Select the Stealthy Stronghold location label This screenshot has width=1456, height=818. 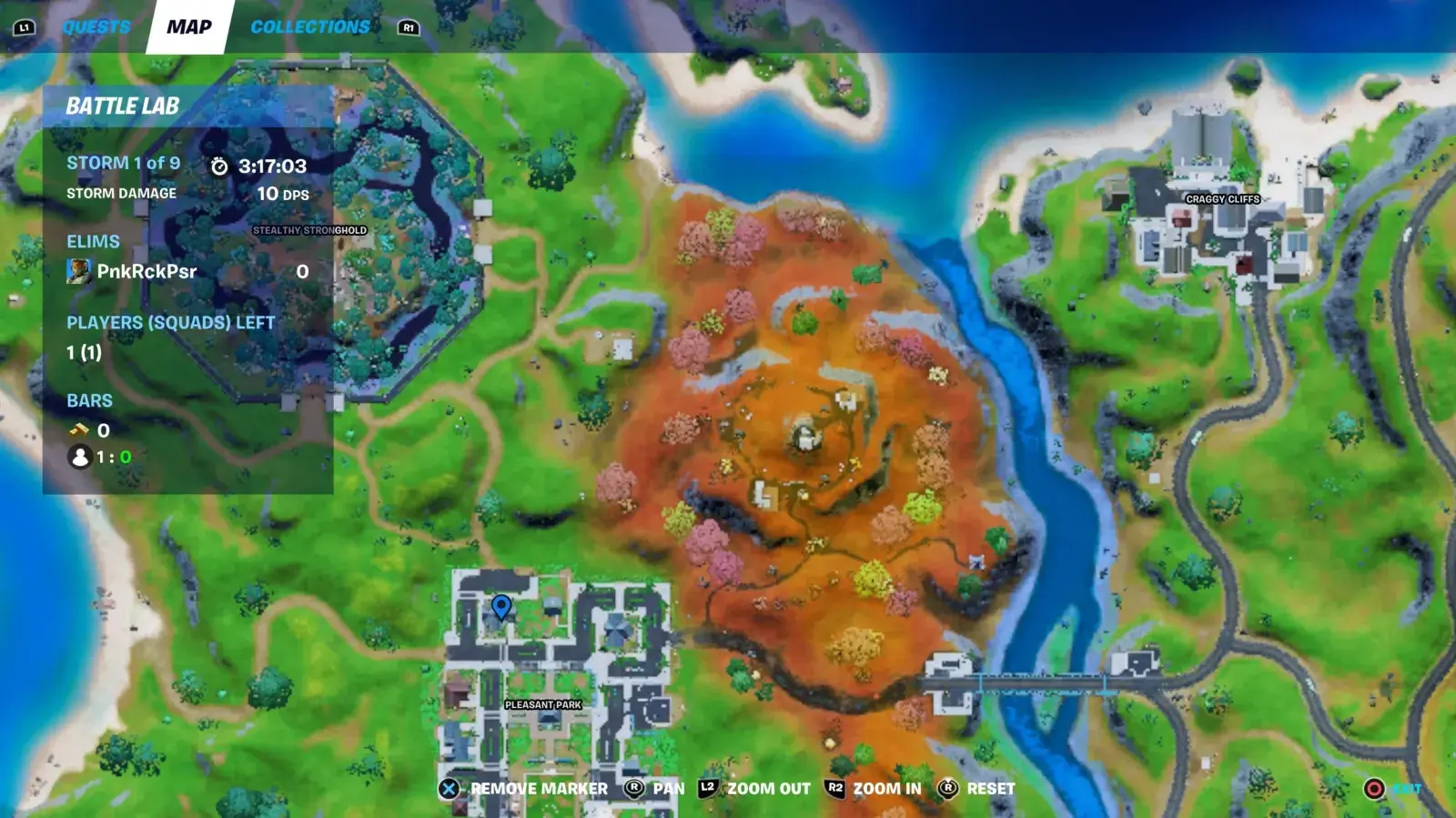point(309,231)
